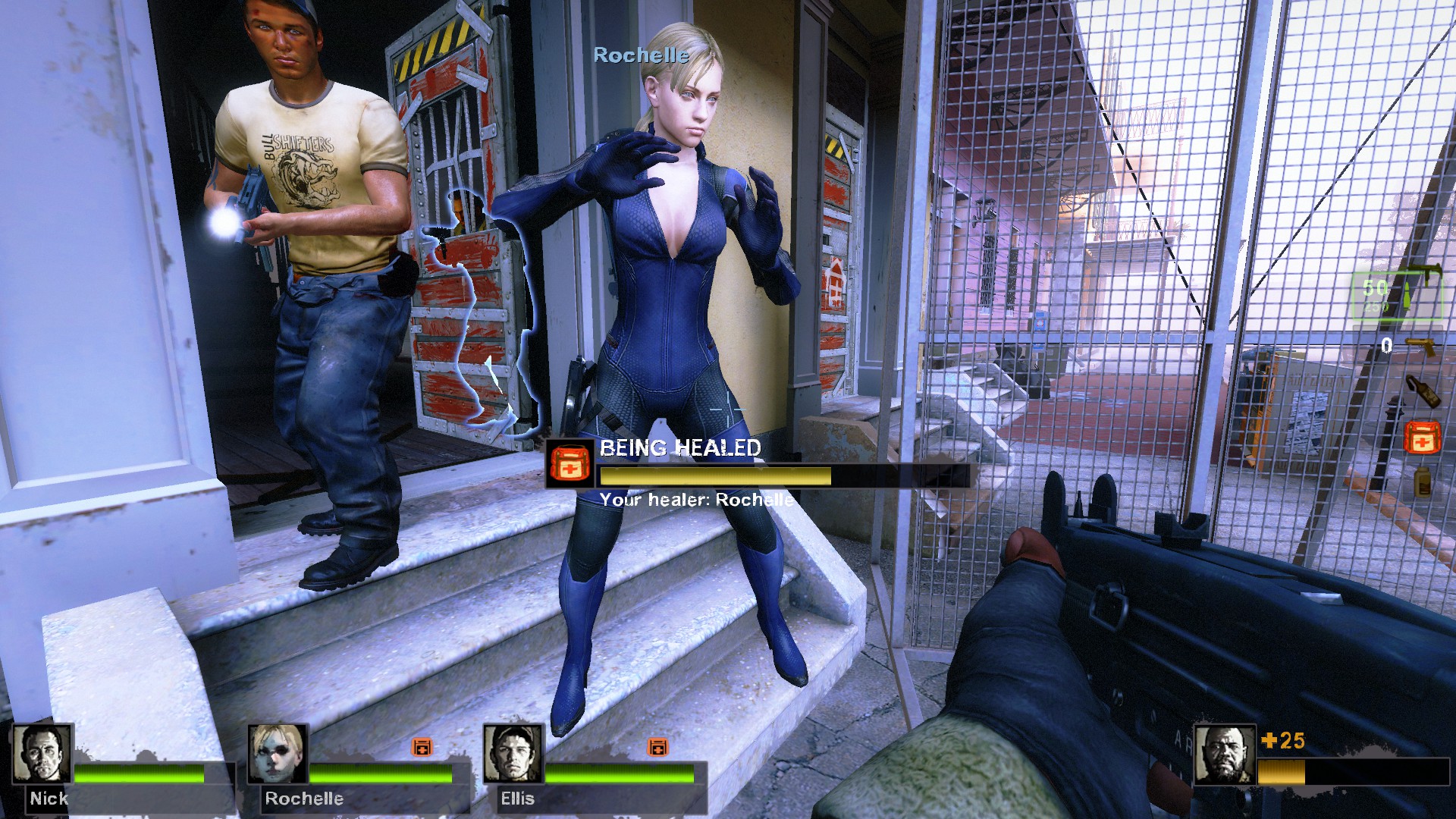Click your own survivor portrait
Image resolution: width=1456 pixels, height=819 pixels.
(1224, 755)
